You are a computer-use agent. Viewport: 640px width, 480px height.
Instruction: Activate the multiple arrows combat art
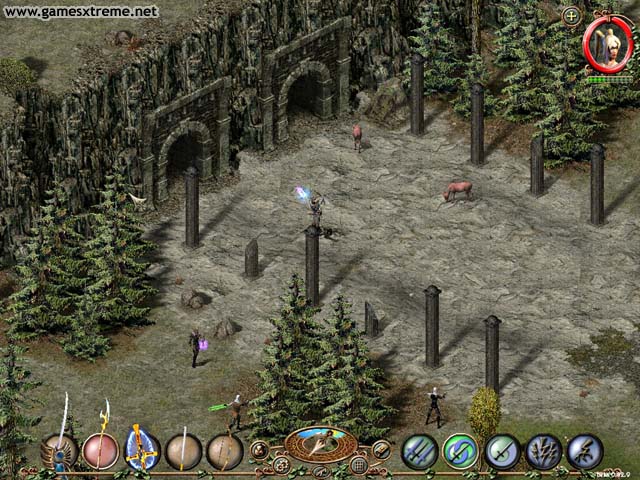pos(543,451)
